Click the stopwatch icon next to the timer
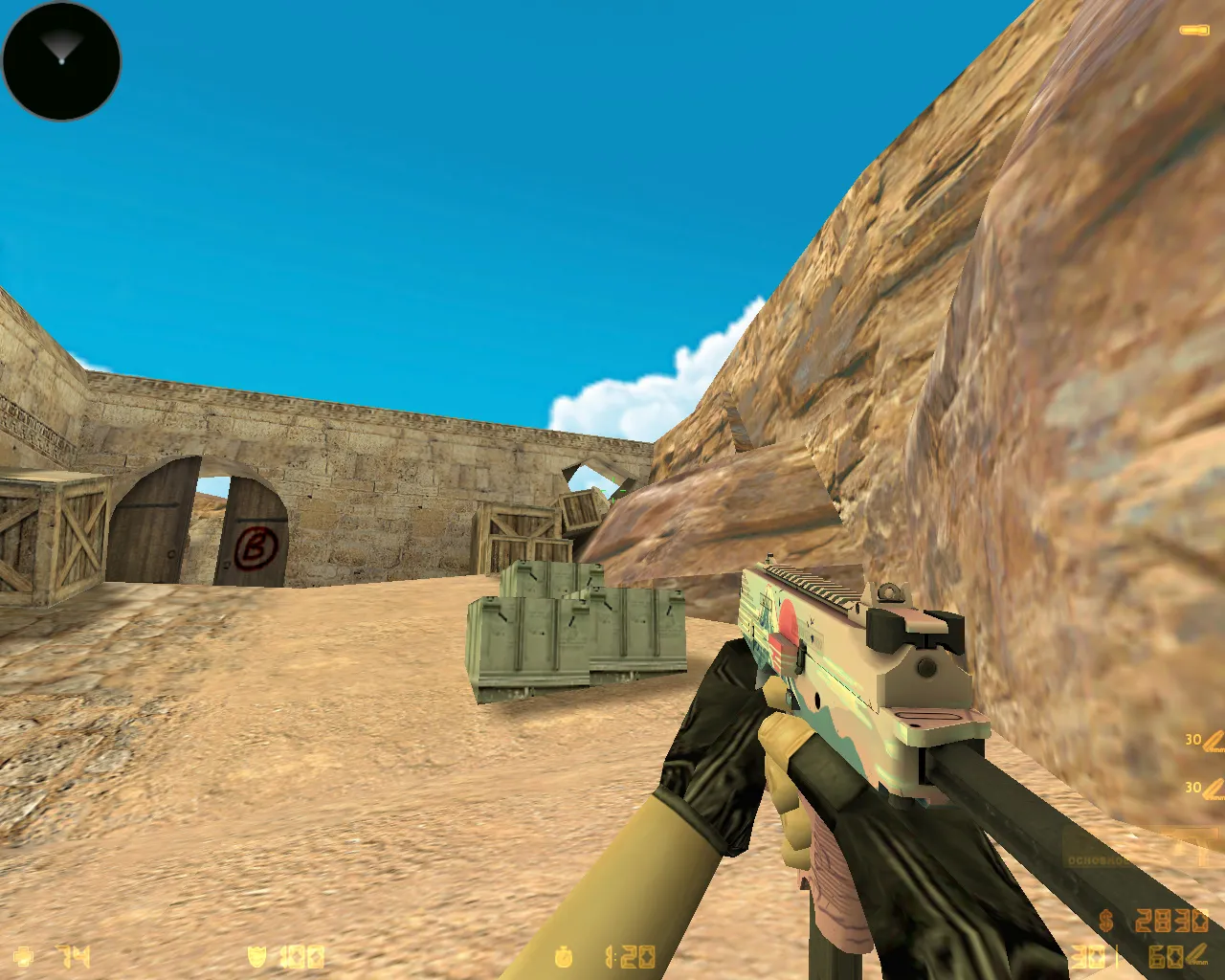This screenshot has width=1225, height=980. [563, 955]
